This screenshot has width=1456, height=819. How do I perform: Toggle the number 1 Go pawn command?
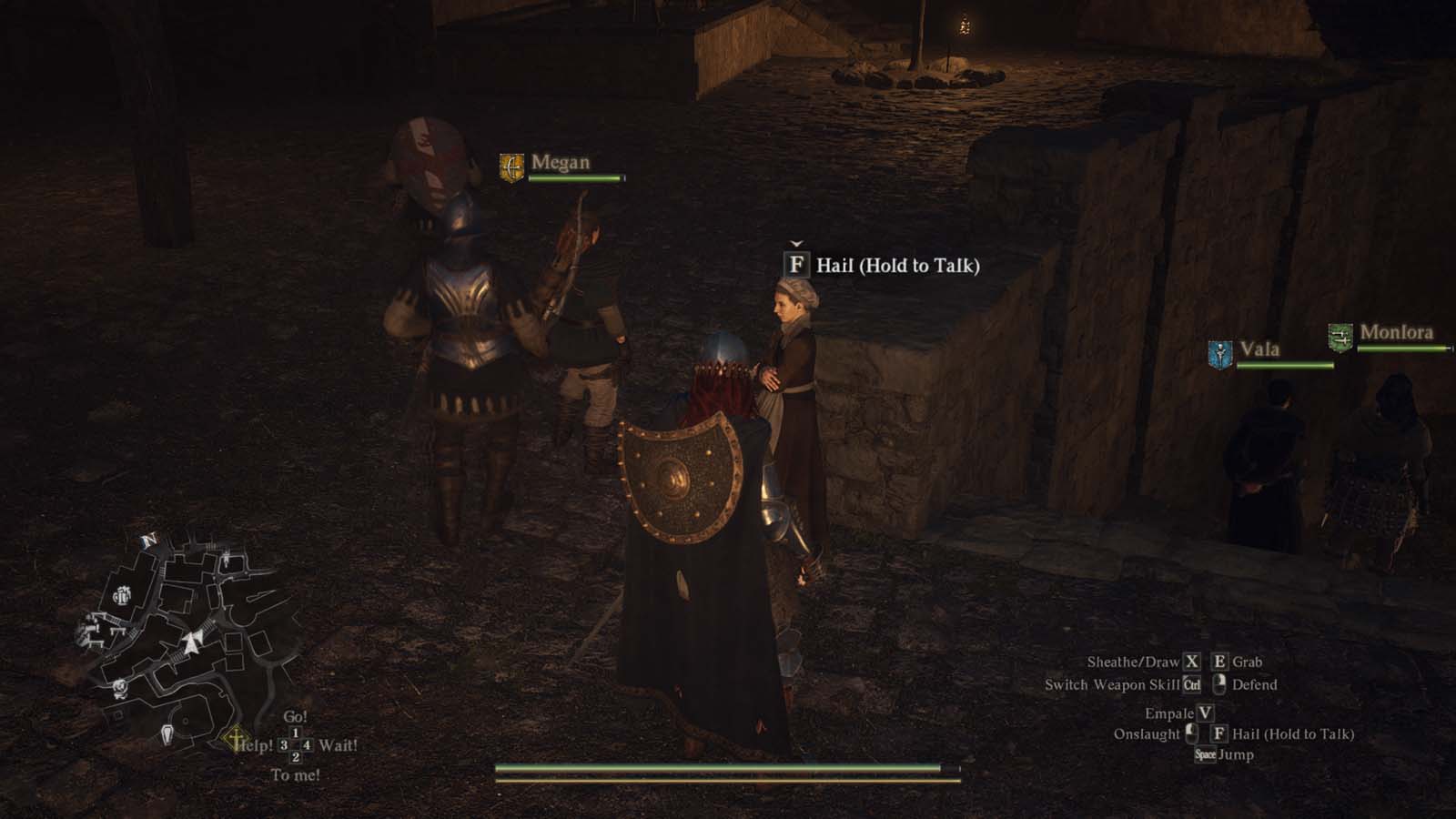pos(296,733)
